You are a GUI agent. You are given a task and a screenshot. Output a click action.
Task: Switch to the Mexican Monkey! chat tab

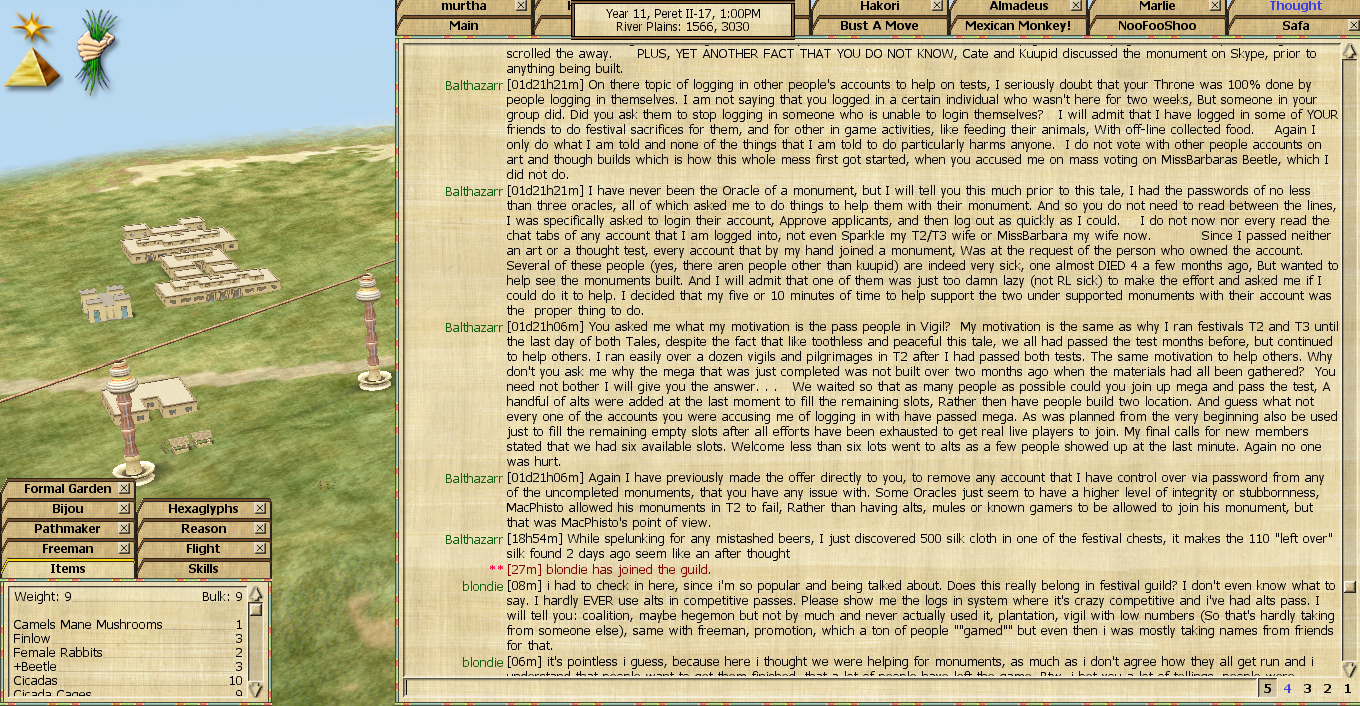click(x=1017, y=25)
